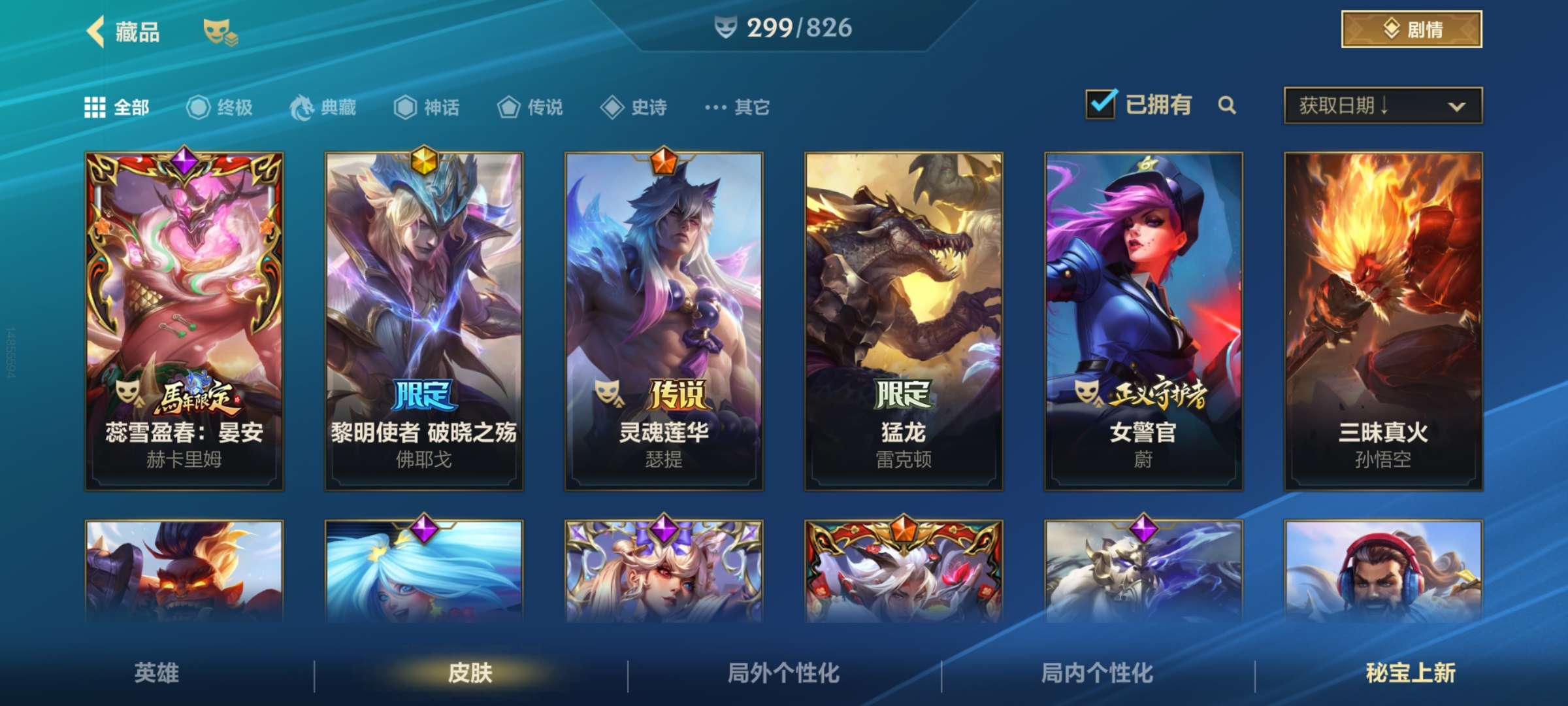The image size is (1568, 706).
Task: Select the 史诗 rarity filter icon
Action: (x=614, y=108)
